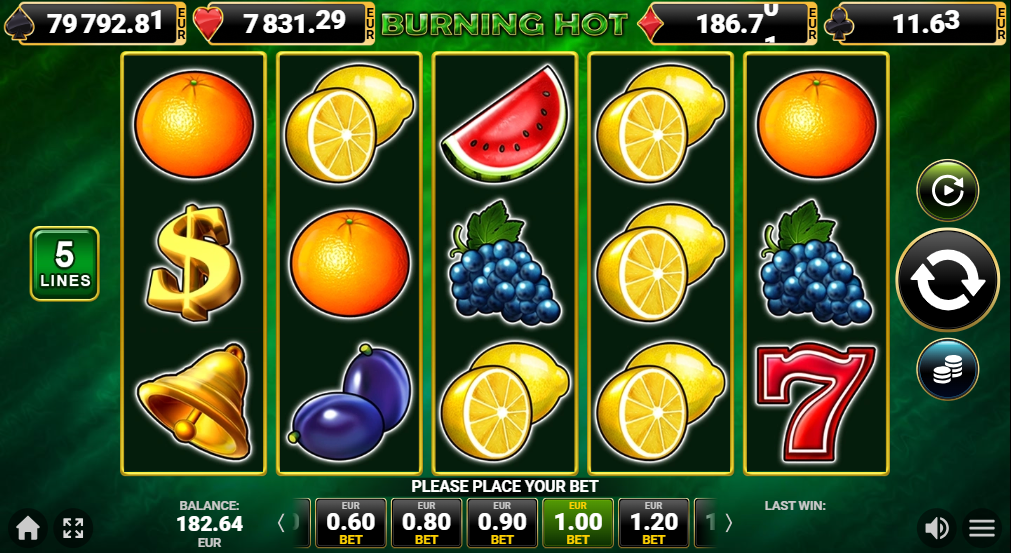Choose the EUR 0.80 bet
The height and width of the screenshot is (553, 1011).
(426, 523)
